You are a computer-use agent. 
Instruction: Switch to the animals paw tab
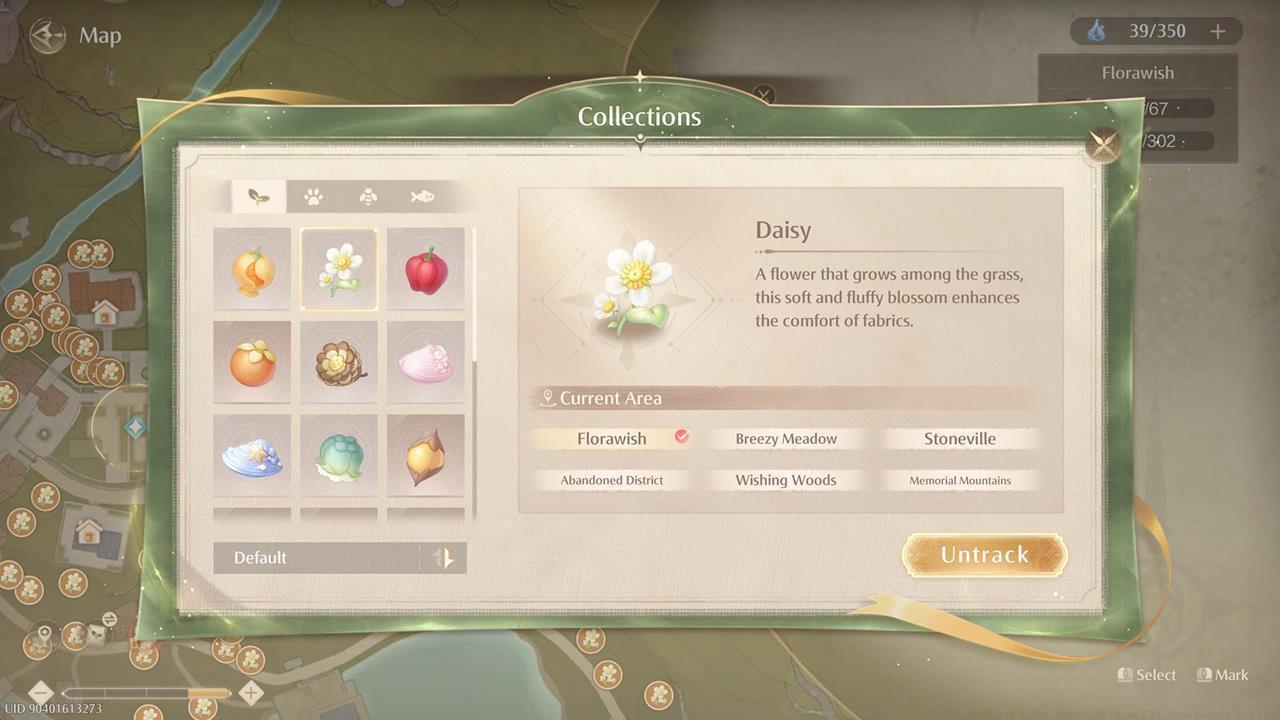(313, 197)
